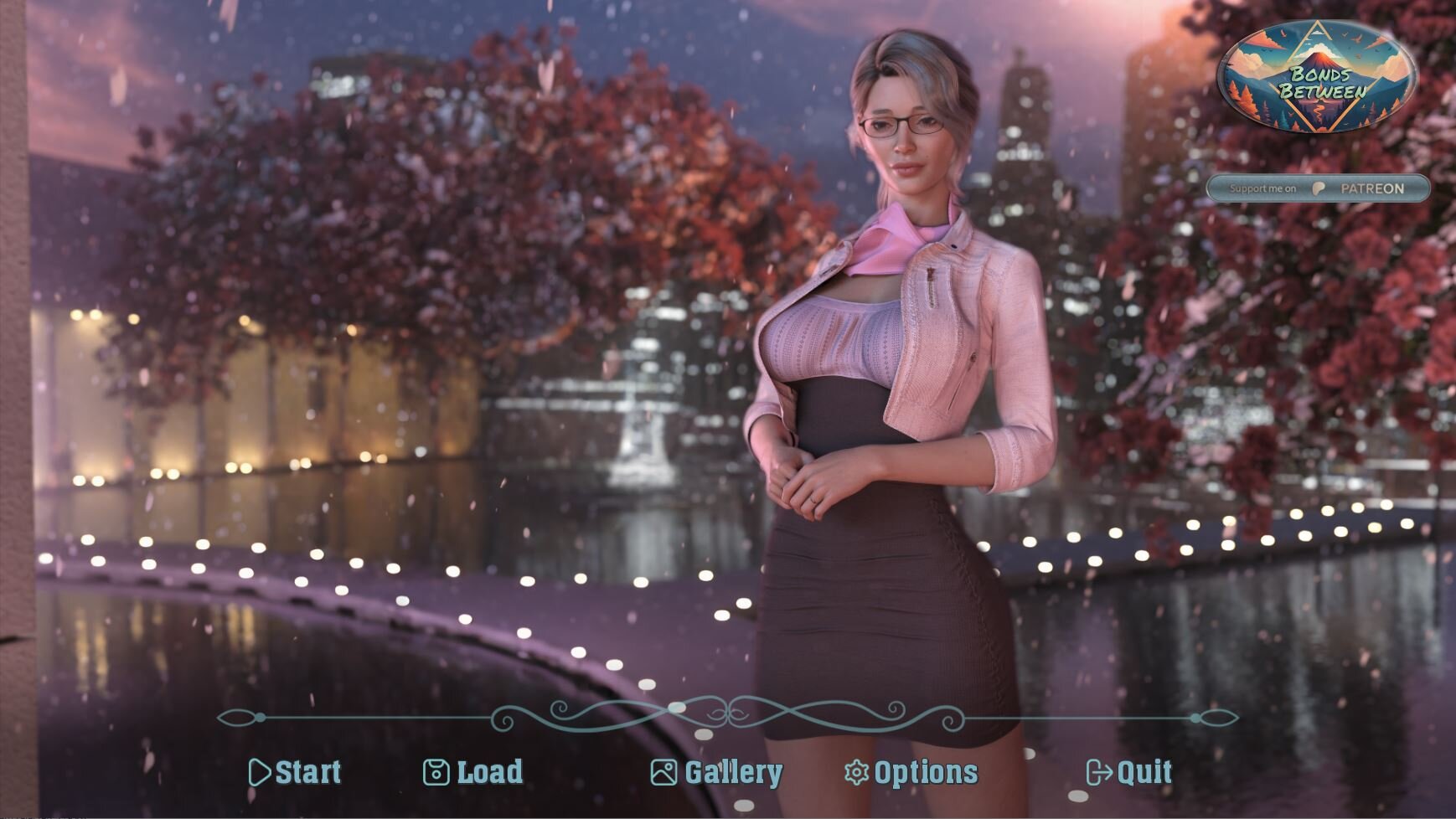Open the Gallery
1456x819 pixels.
click(x=717, y=772)
